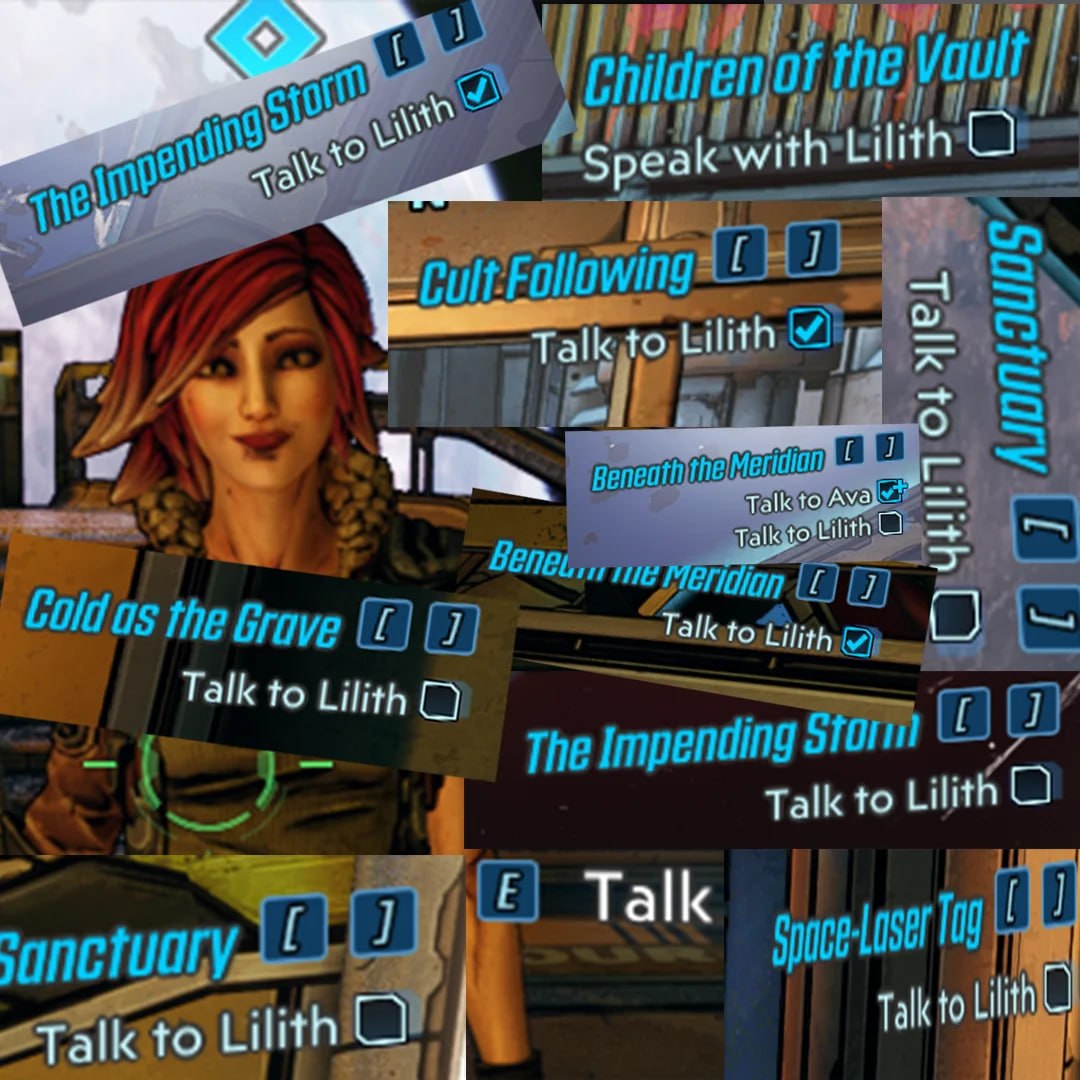Toggle the checked box under Cult Following
Screen dimensions: 1080x1080
809,330
